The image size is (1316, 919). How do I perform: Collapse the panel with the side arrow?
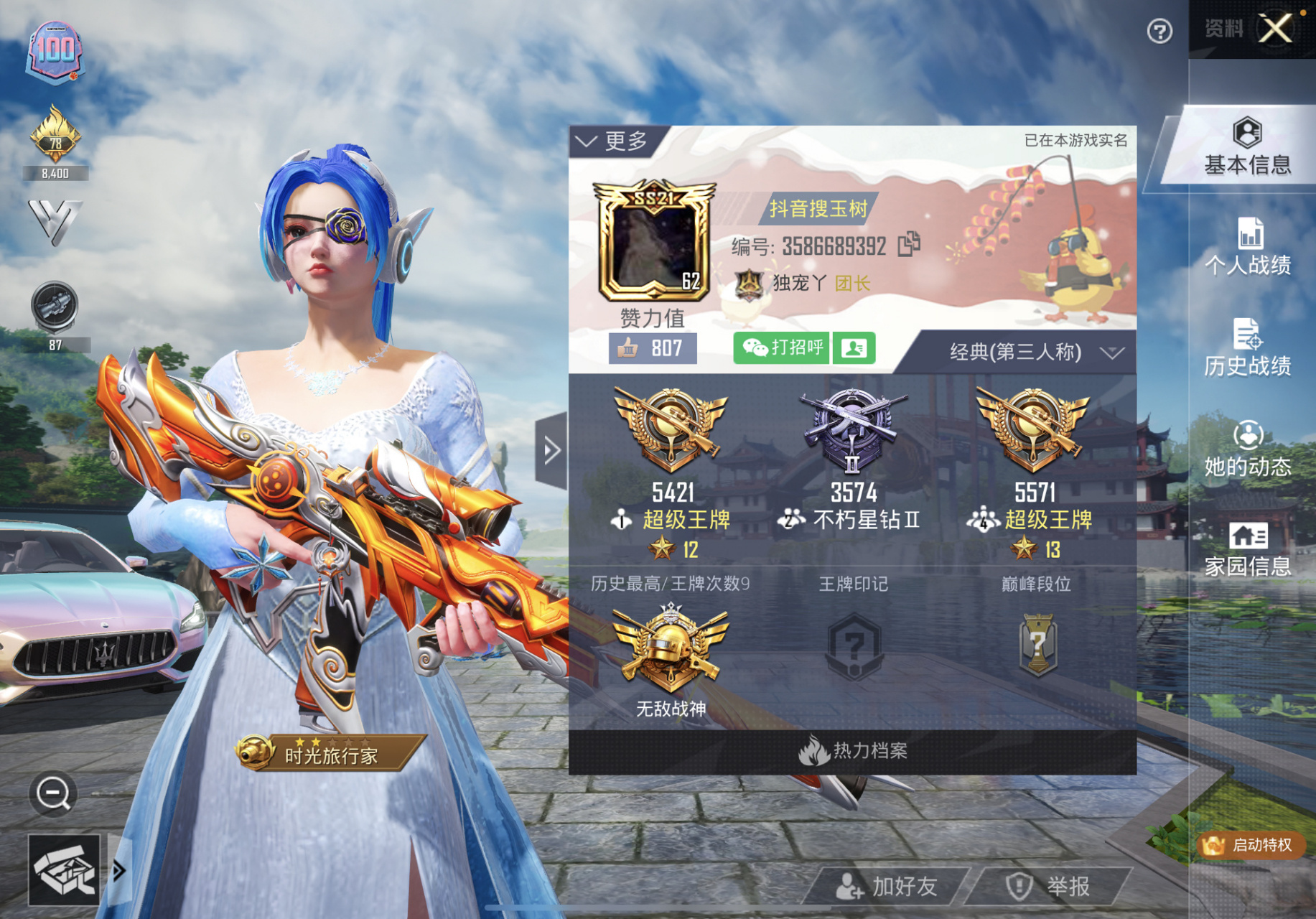pyautogui.click(x=551, y=451)
